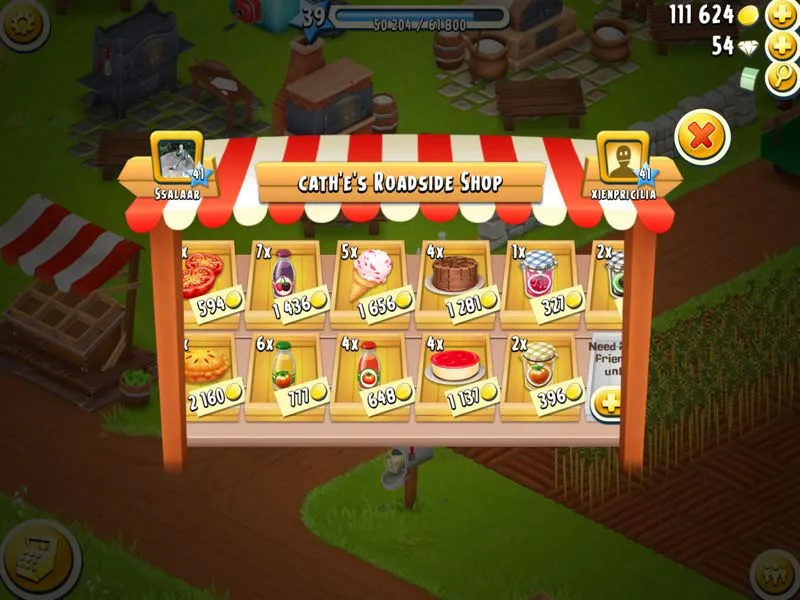Screen dimensions: 800x600
Task: Add more coins with the plus button
Action: [781, 15]
